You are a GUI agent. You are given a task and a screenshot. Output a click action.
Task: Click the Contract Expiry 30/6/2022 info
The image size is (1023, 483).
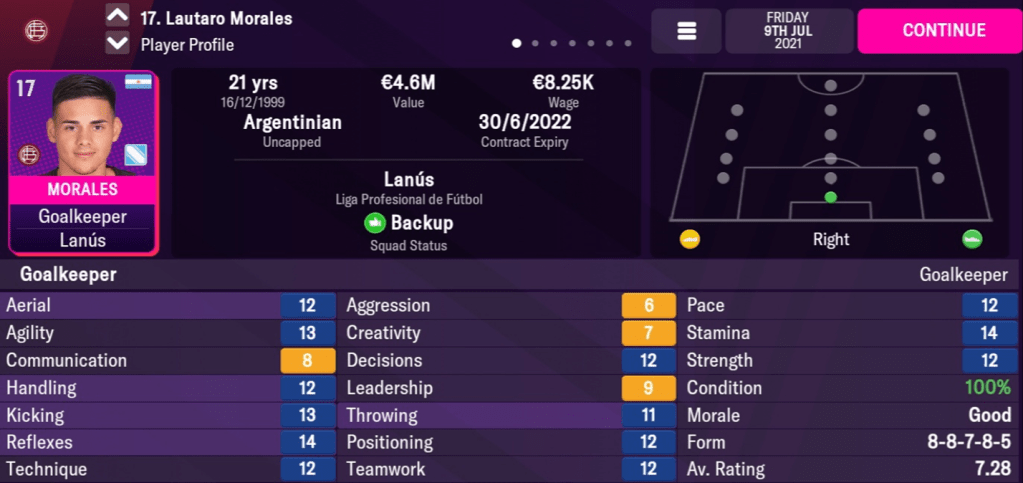pos(525,130)
